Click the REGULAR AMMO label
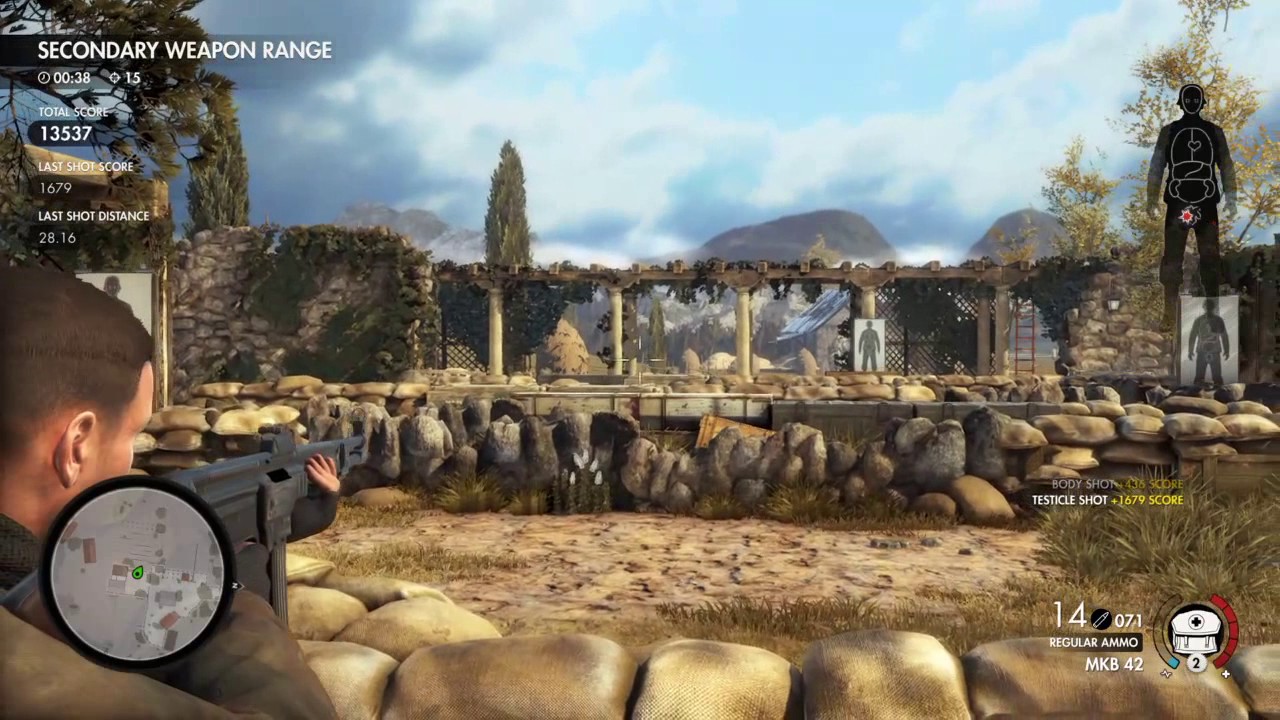1280x720 pixels. tap(1093, 642)
